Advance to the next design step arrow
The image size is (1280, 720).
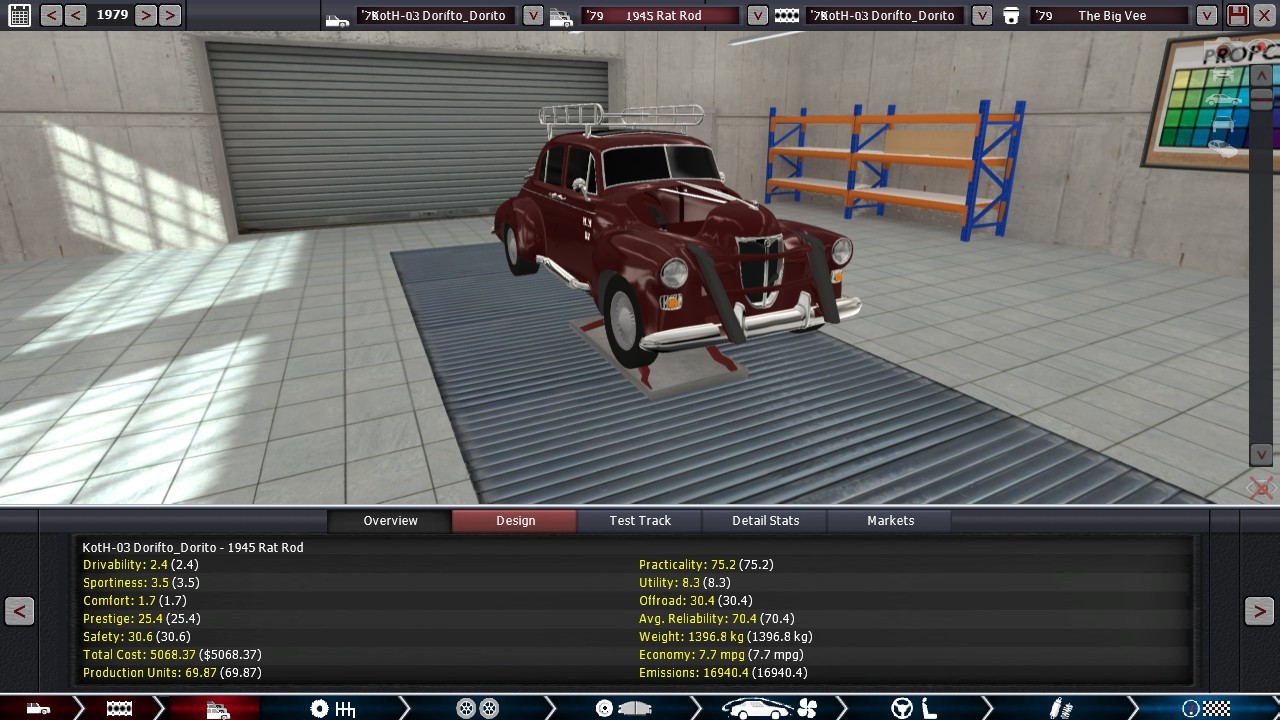1259,611
